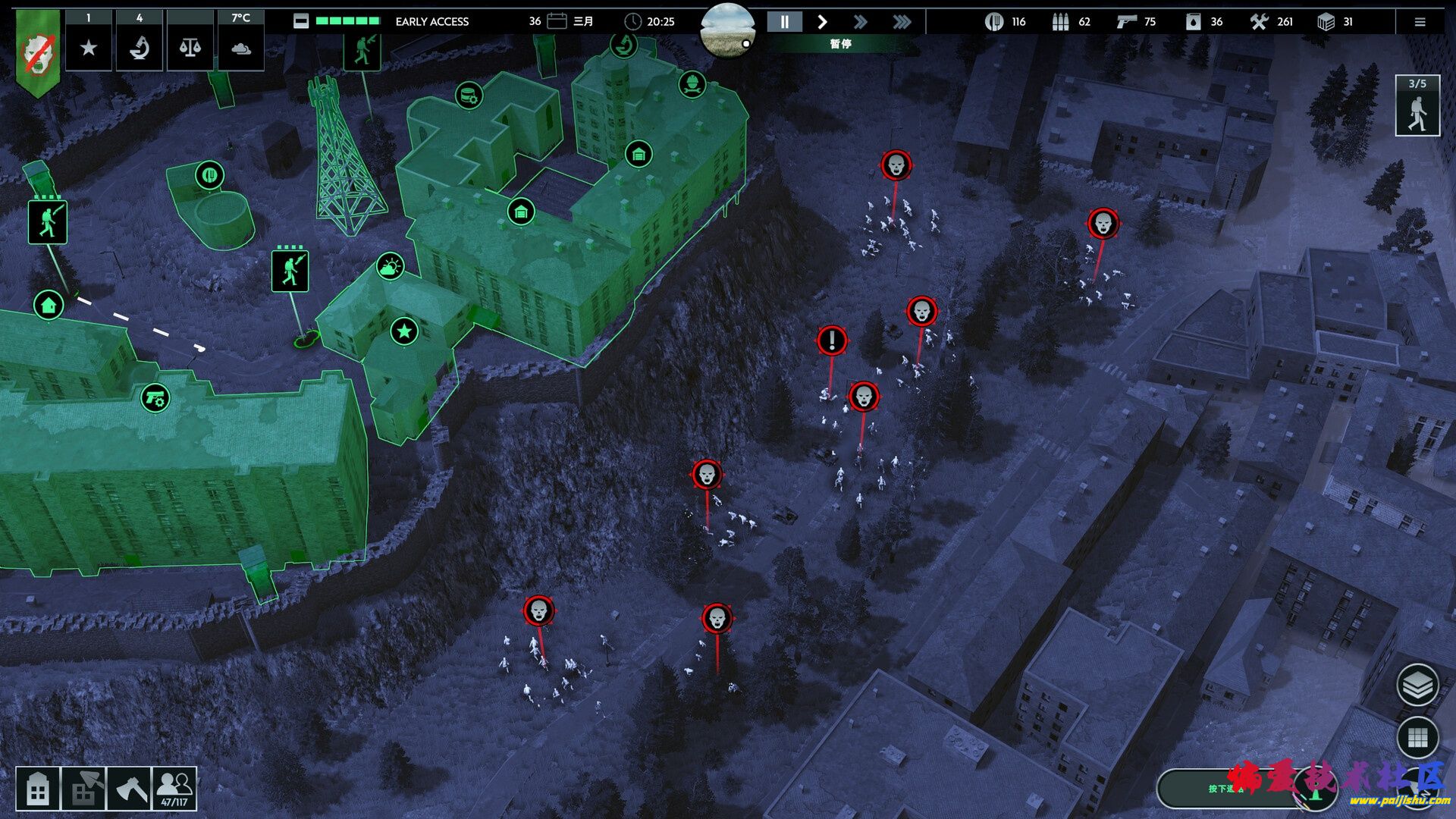Set game speed to triple fast-forward
This screenshot has width=1456, height=819.
[x=902, y=22]
